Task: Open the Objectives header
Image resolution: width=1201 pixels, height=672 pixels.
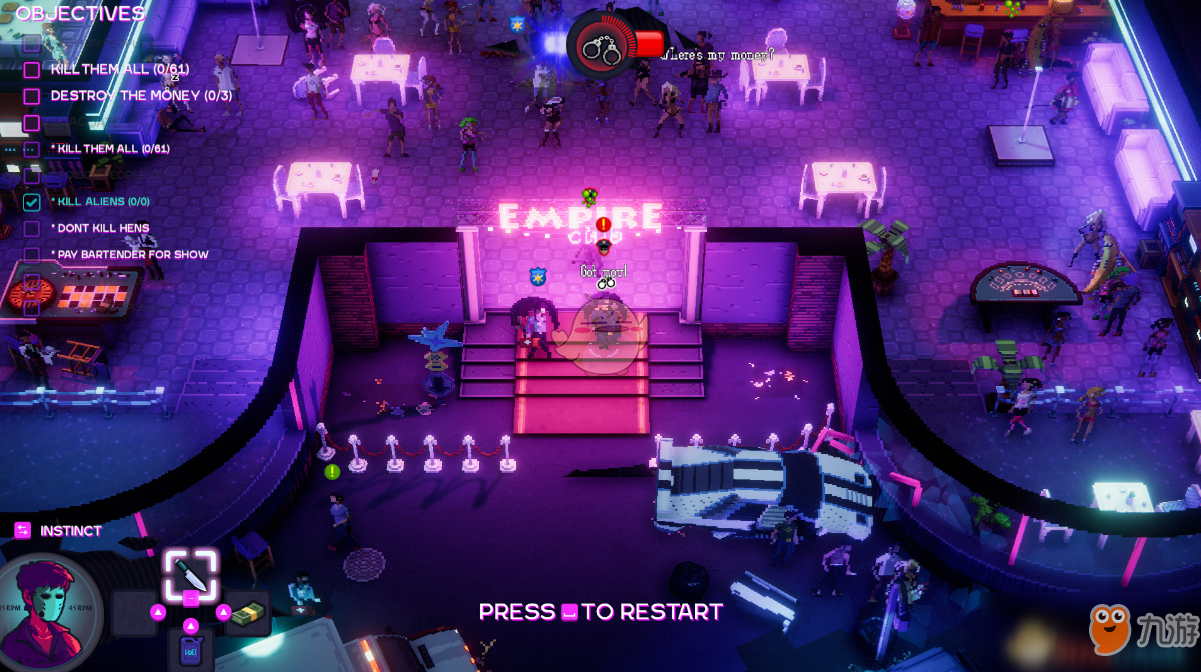Action: [x=80, y=14]
